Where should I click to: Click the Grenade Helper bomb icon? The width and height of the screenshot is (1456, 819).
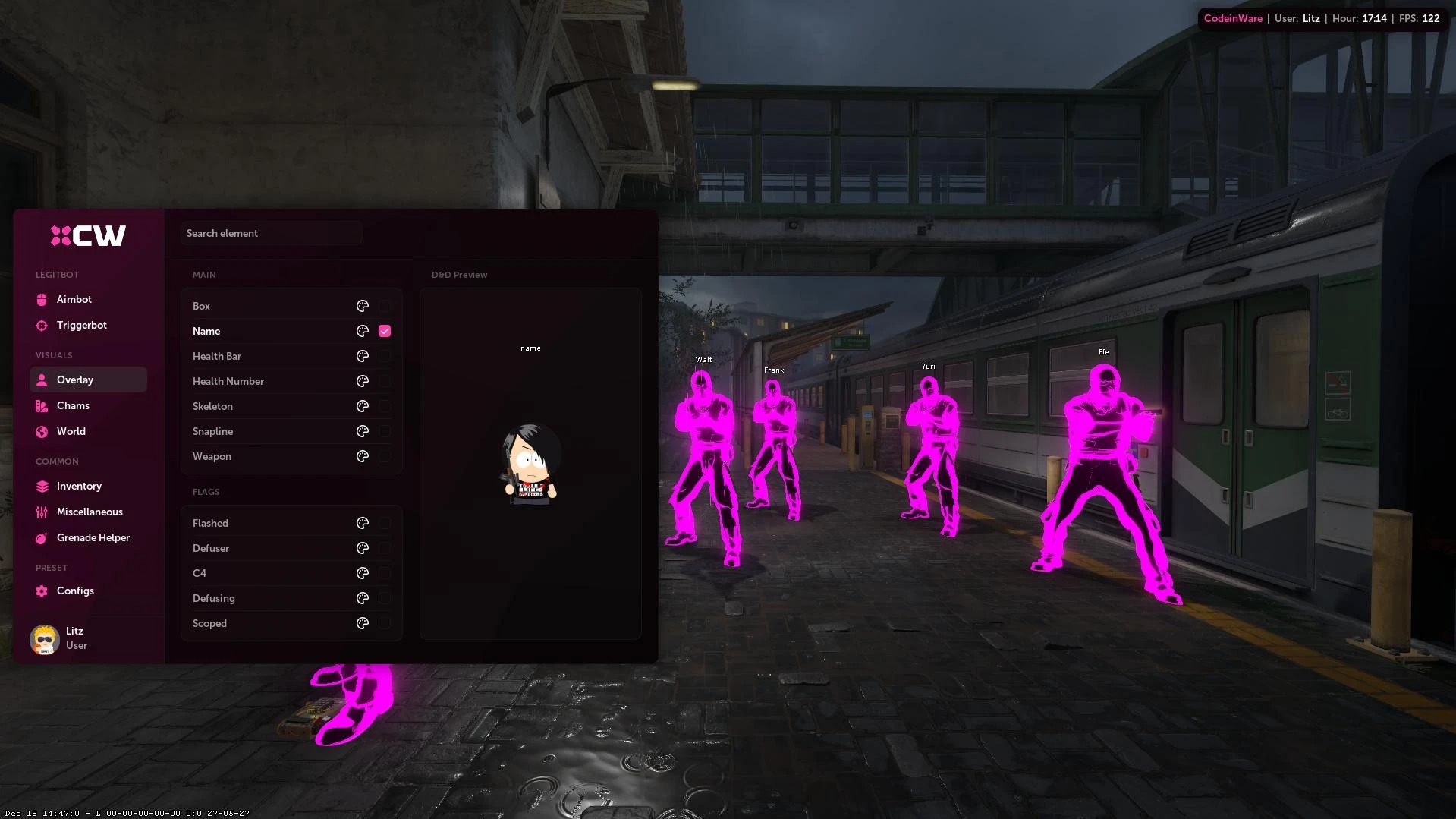[x=42, y=537]
